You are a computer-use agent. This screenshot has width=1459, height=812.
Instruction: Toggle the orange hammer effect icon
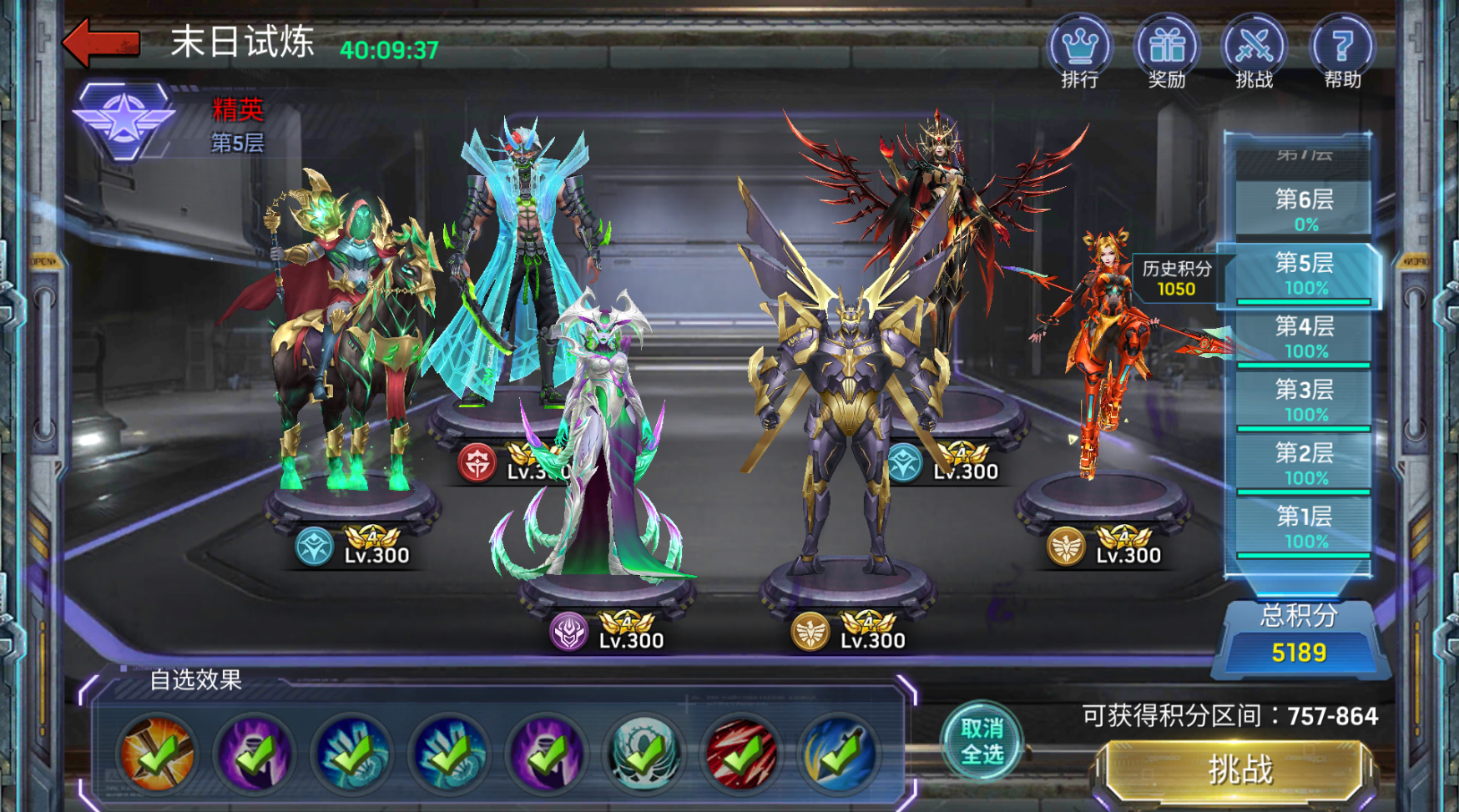pos(157,754)
